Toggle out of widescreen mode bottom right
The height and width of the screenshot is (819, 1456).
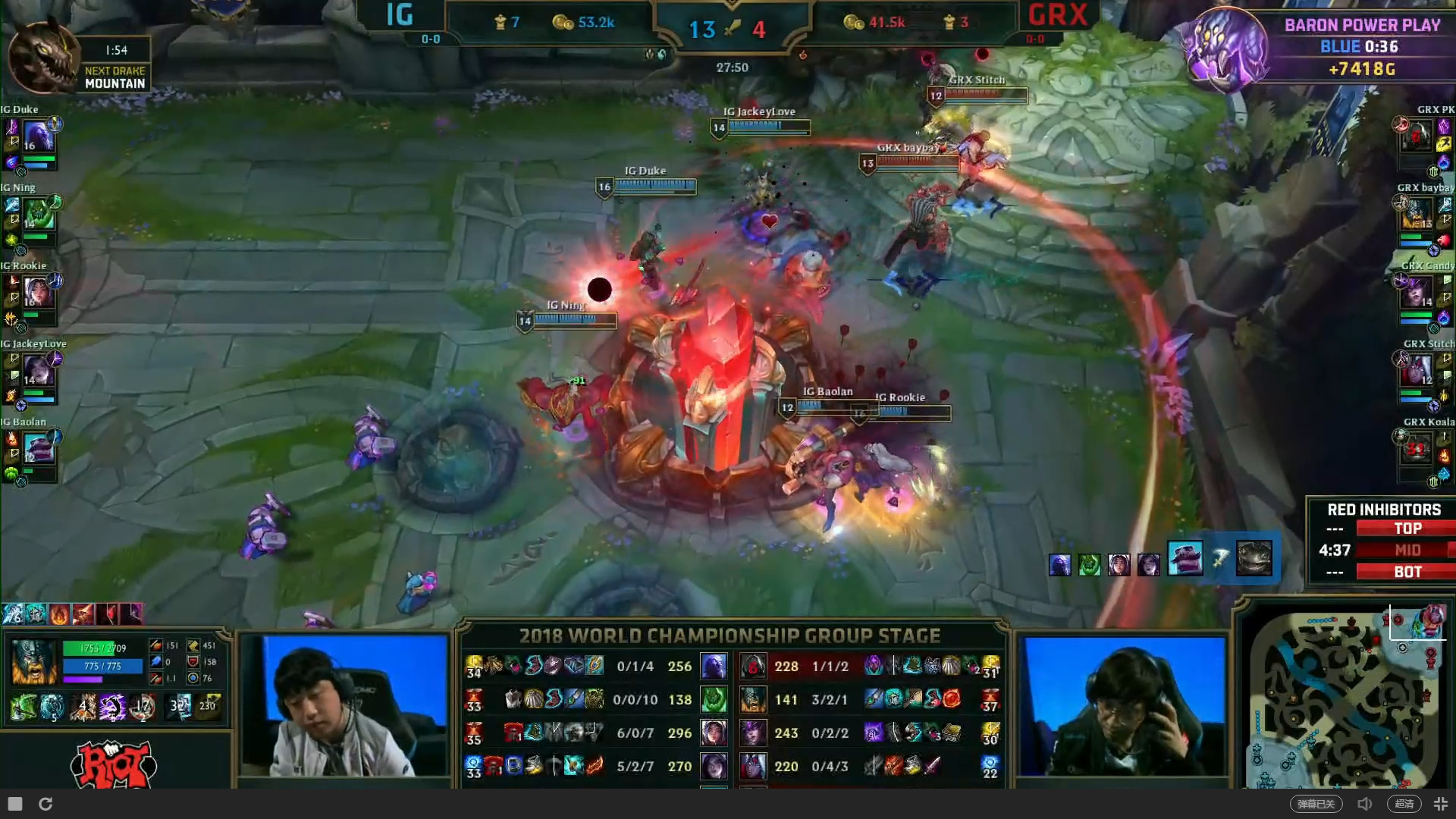tap(1441, 803)
